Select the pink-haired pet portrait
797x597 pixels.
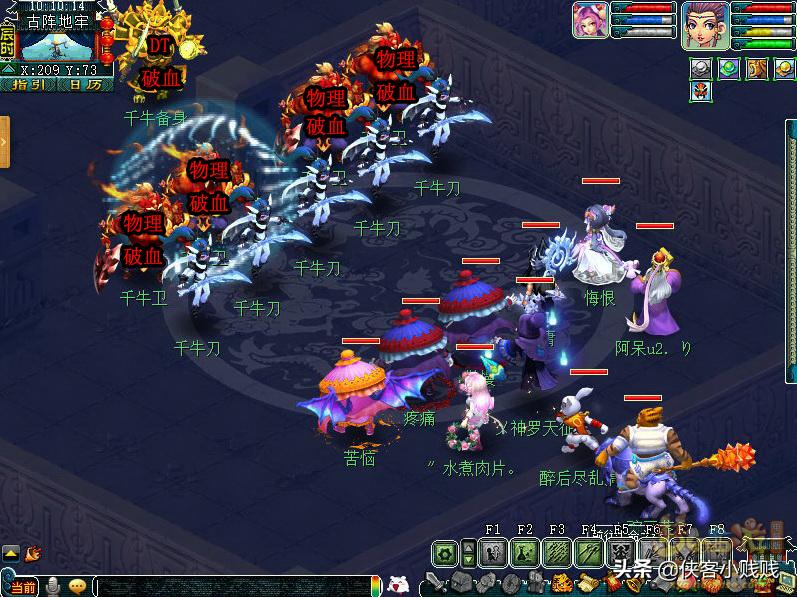coord(589,20)
